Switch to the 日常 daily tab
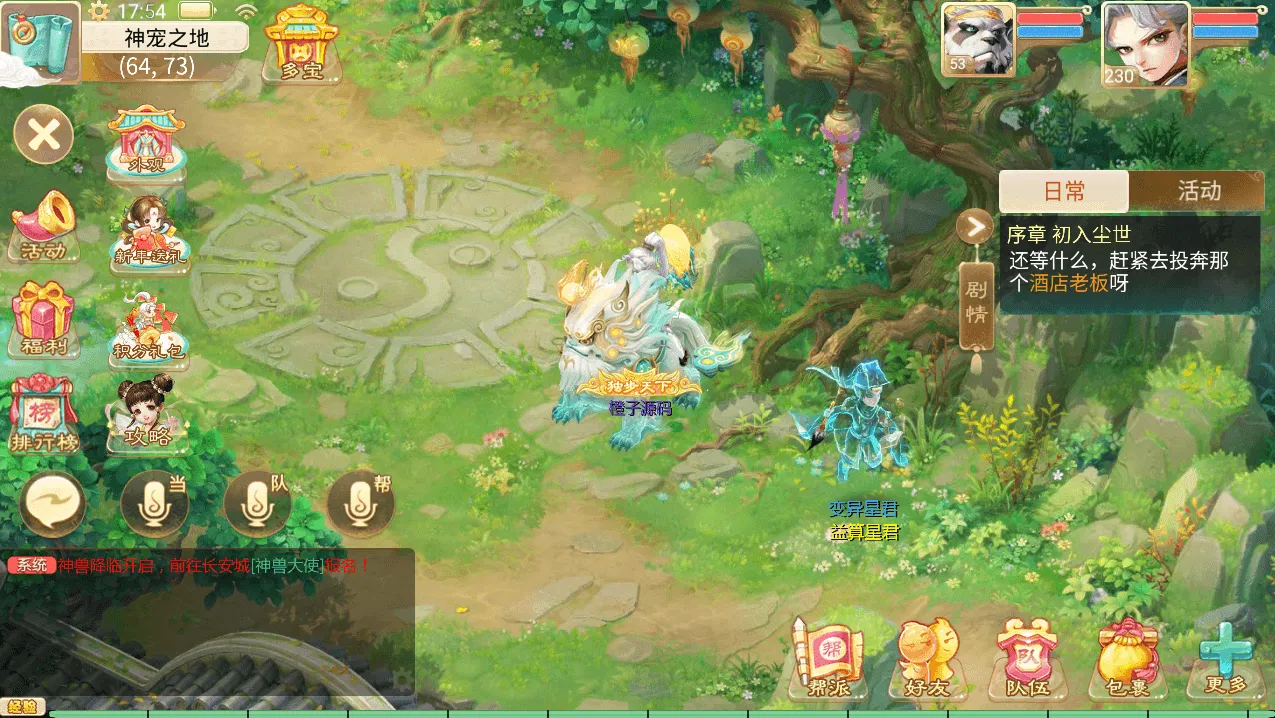Screen dimensions: 1275x718 tap(1064, 191)
